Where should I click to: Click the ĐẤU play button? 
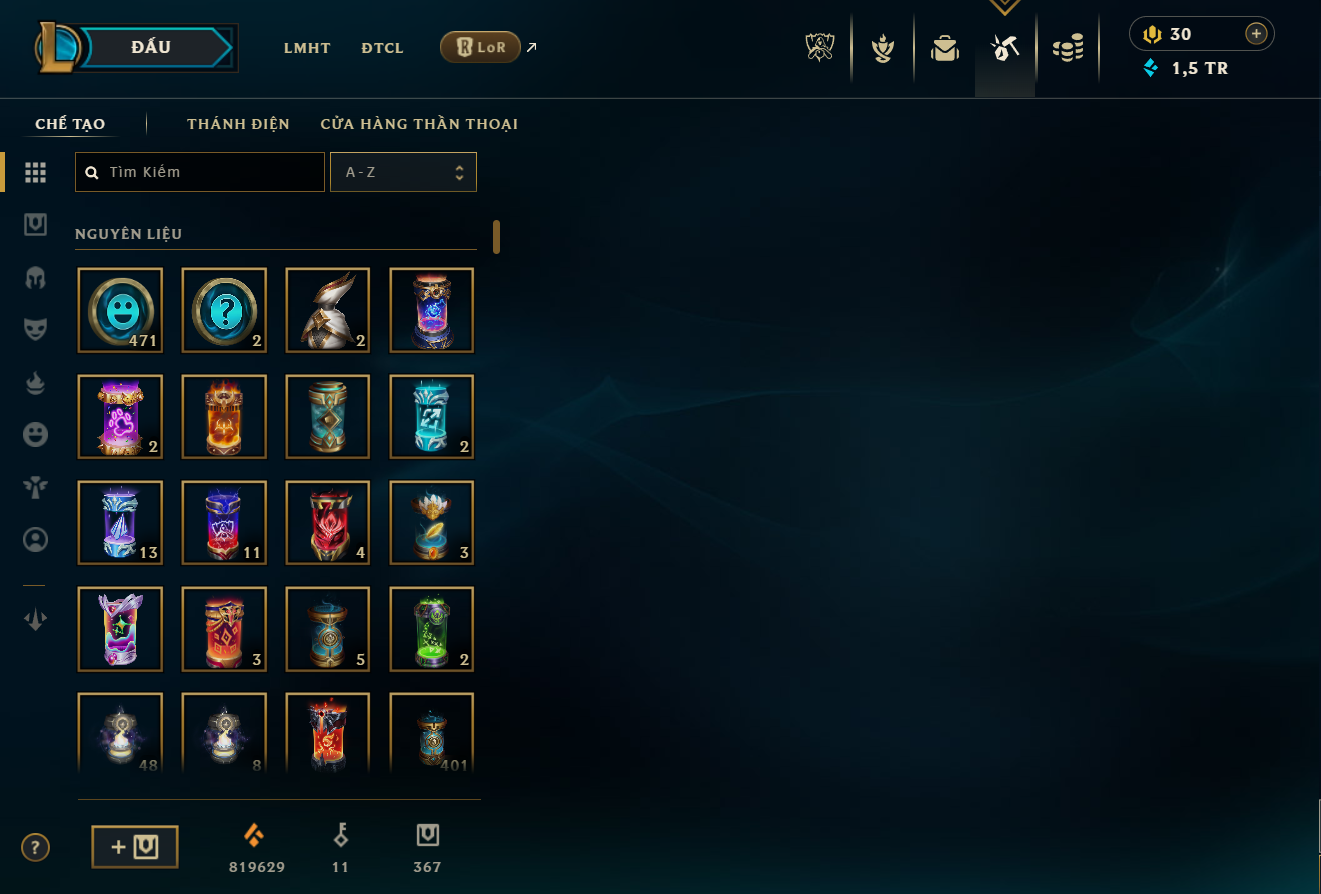click(x=152, y=47)
